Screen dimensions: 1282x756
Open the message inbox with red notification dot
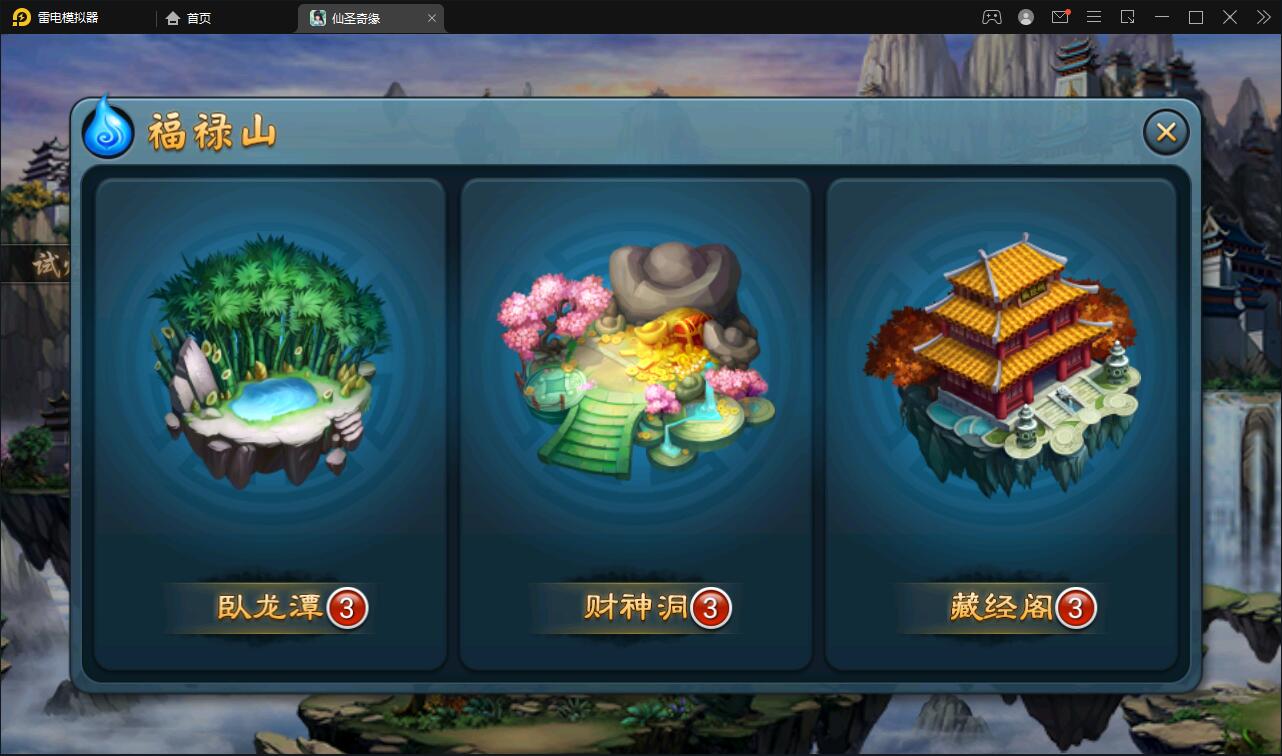(x=1060, y=17)
